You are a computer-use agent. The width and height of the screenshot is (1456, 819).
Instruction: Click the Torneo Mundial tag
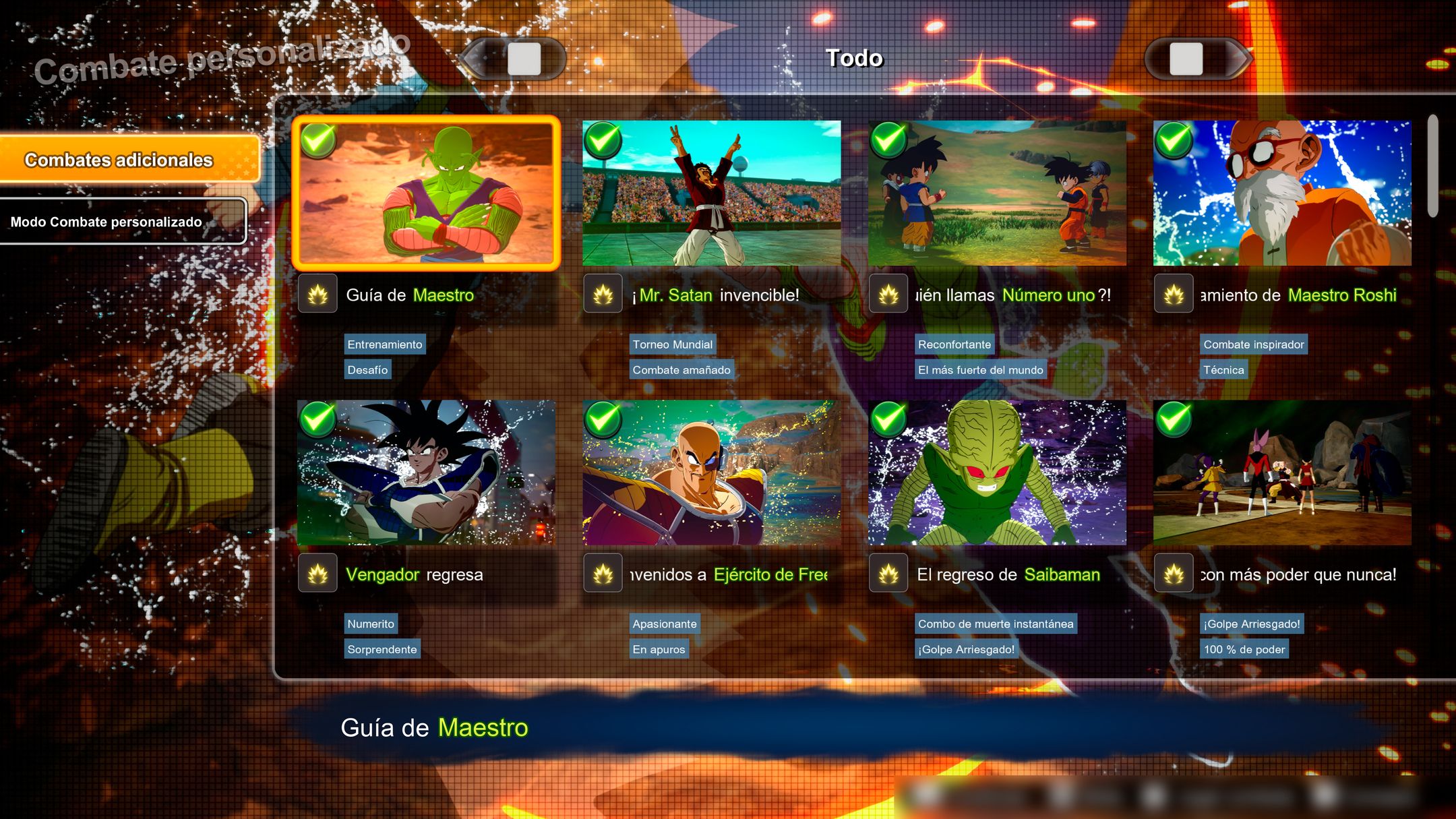pyautogui.click(x=672, y=344)
